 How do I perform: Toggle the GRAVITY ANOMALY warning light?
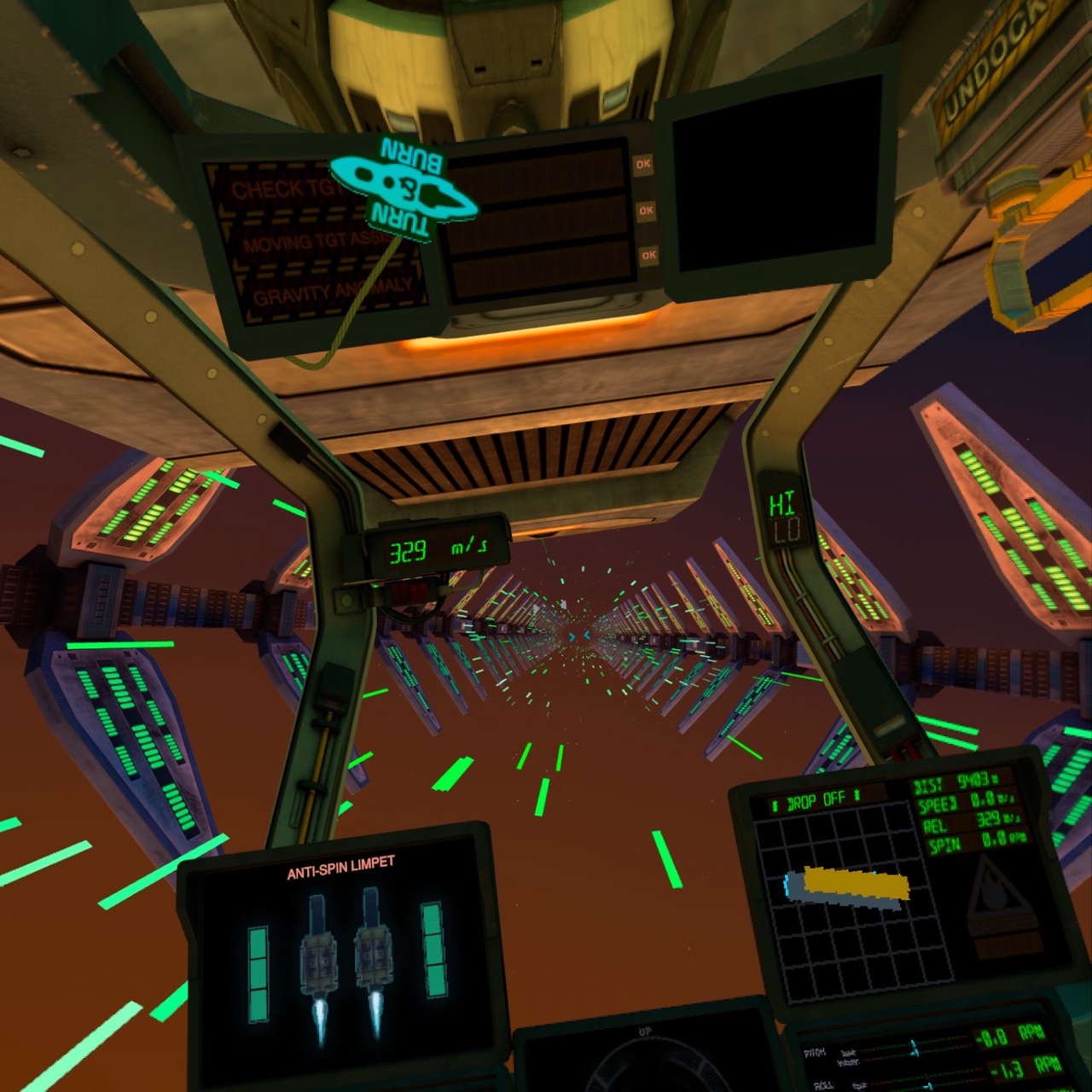tap(331, 287)
